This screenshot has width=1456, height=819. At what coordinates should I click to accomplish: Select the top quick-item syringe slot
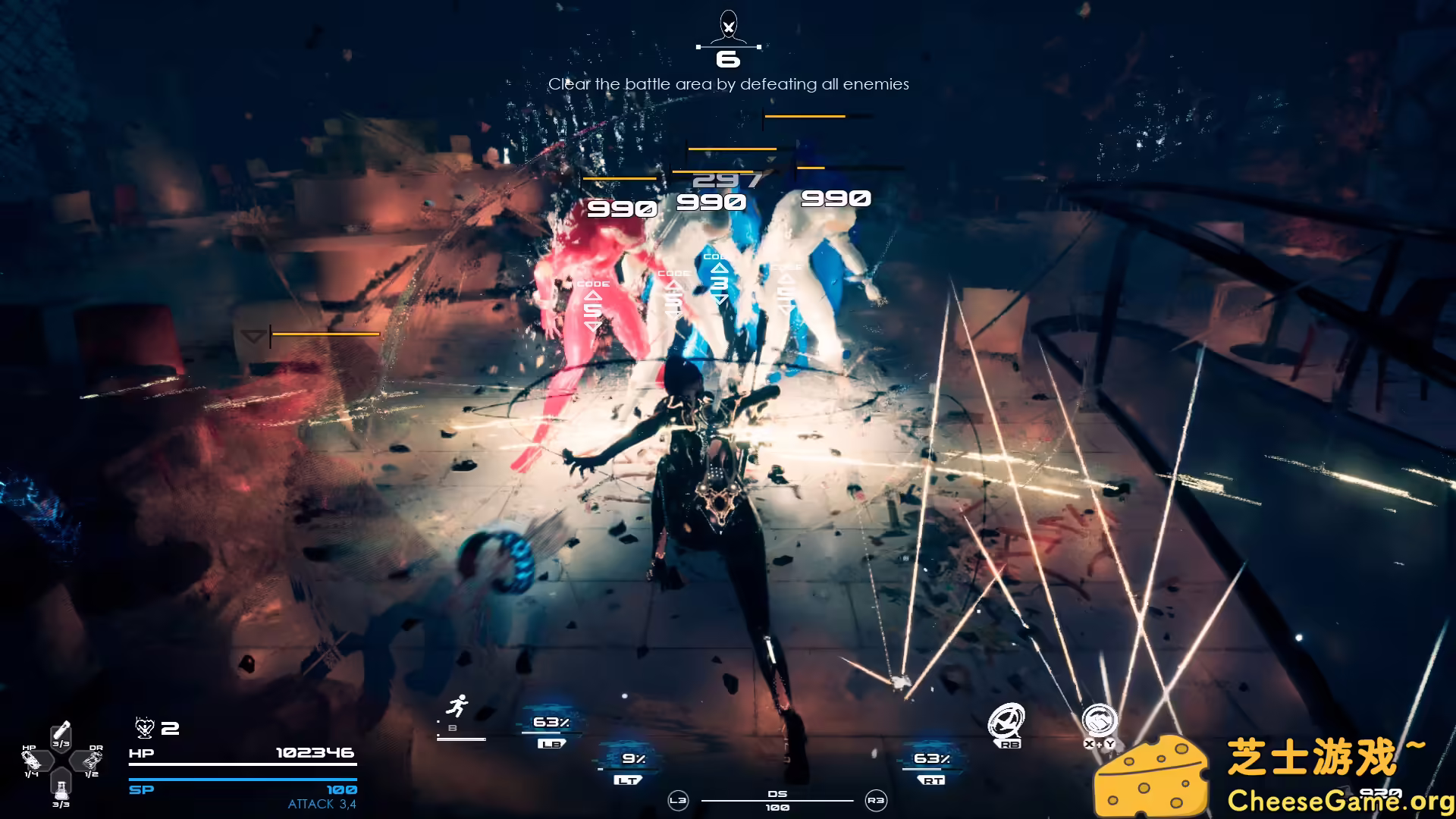pyautogui.click(x=61, y=733)
